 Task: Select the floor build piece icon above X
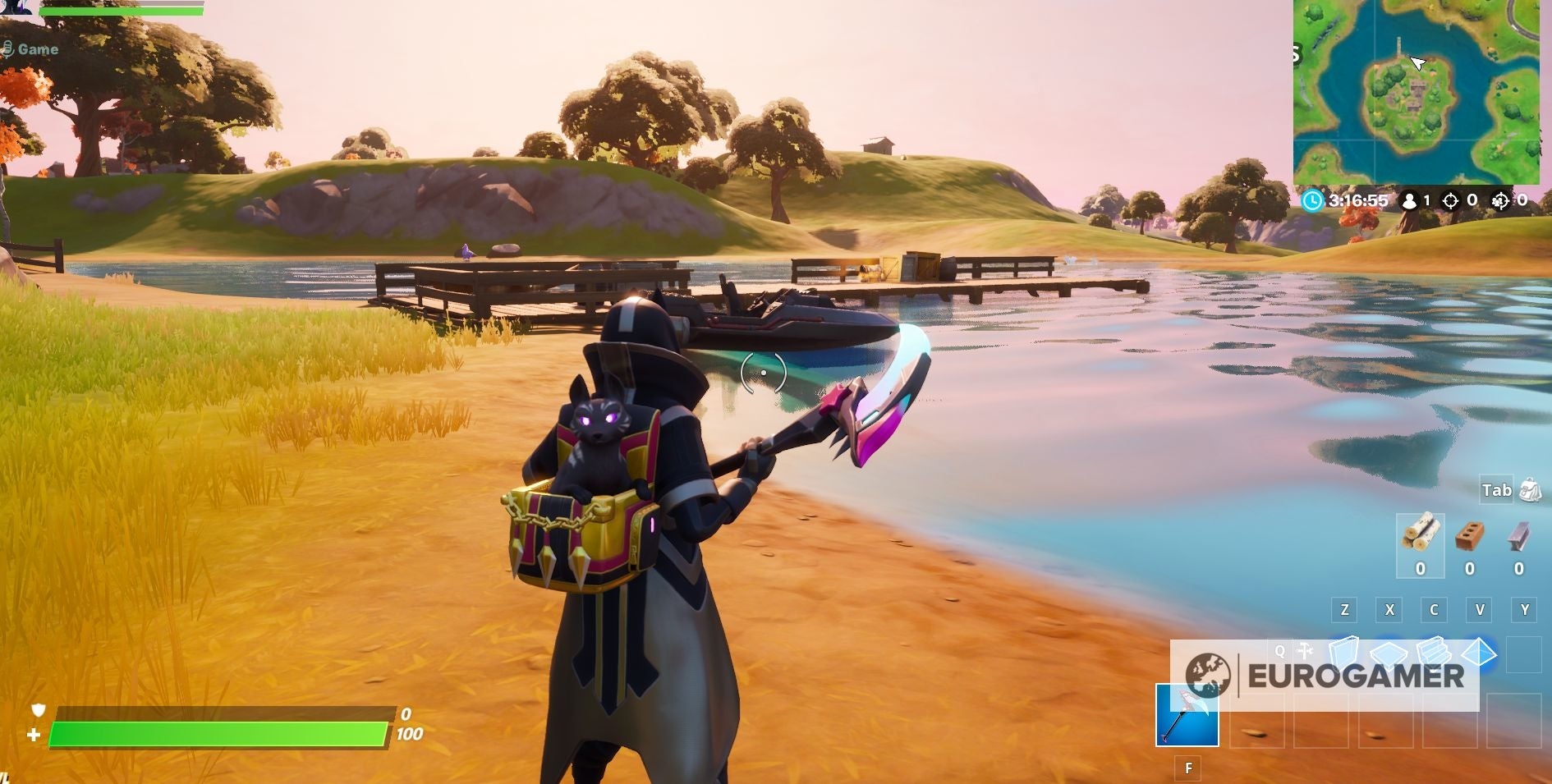pyautogui.click(x=1389, y=652)
